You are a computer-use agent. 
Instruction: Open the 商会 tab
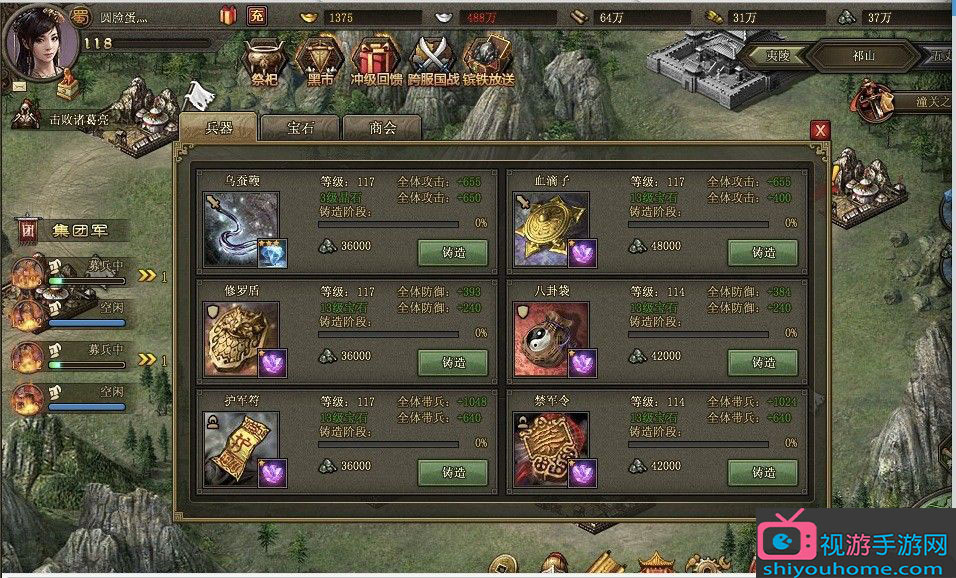pyautogui.click(x=382, y=128)
